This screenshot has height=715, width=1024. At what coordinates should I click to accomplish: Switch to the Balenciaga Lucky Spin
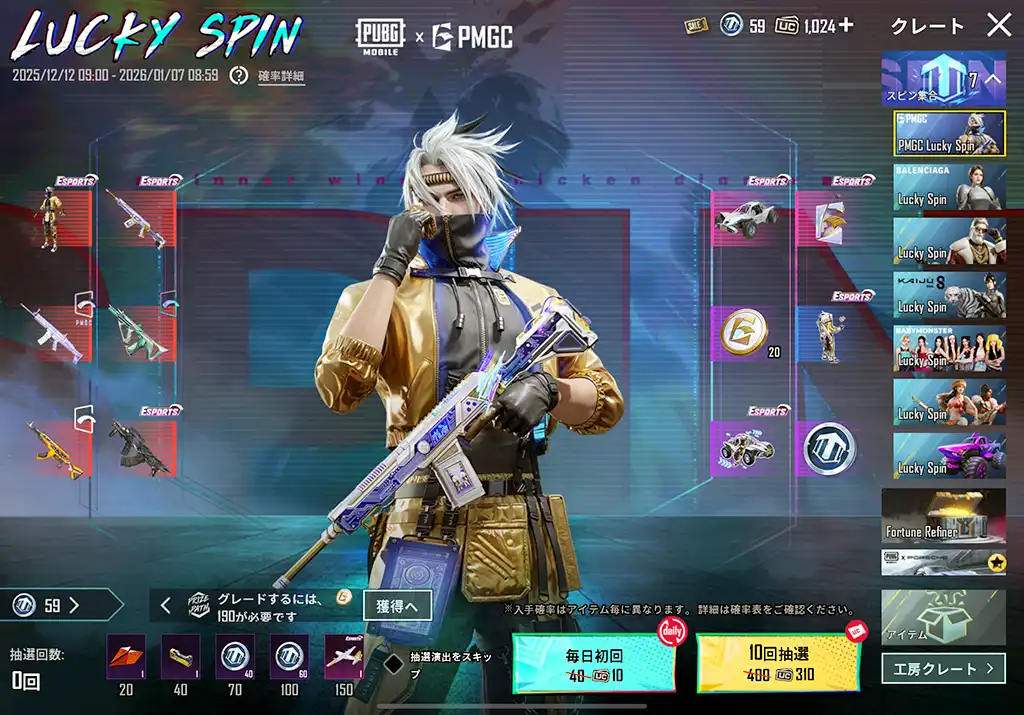pyautogui.click(x=949, y=187)
